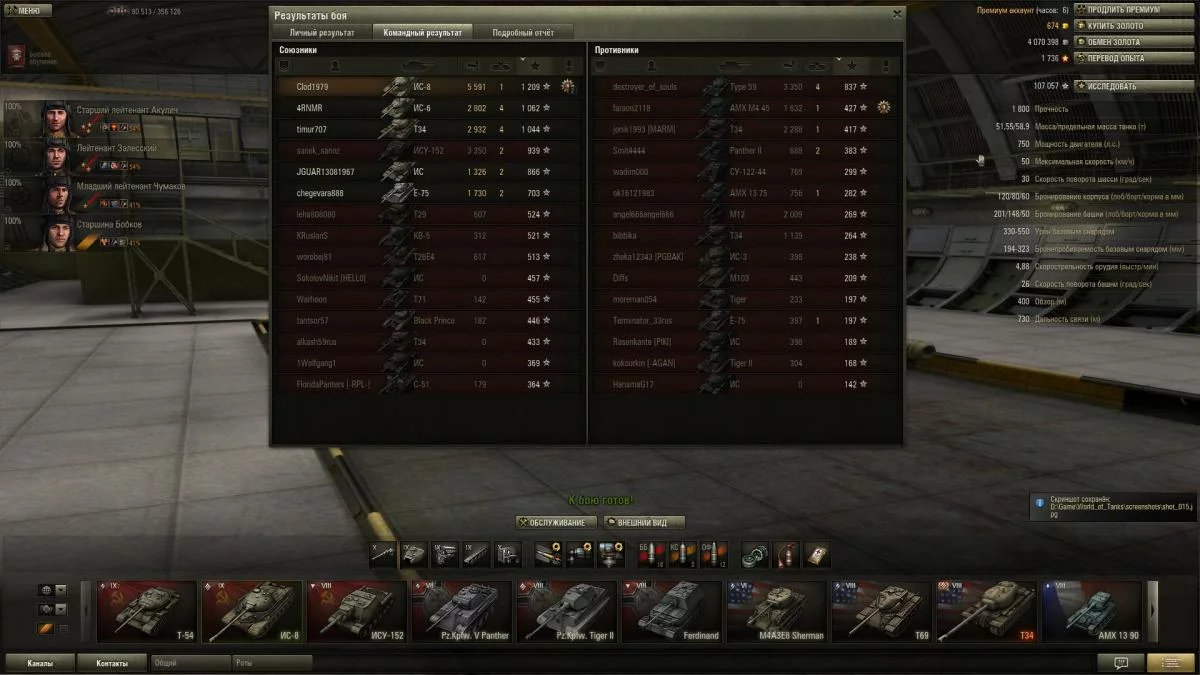Choose the AMX 13 90 tank
1200x675 pixels.
[1092, 611]
